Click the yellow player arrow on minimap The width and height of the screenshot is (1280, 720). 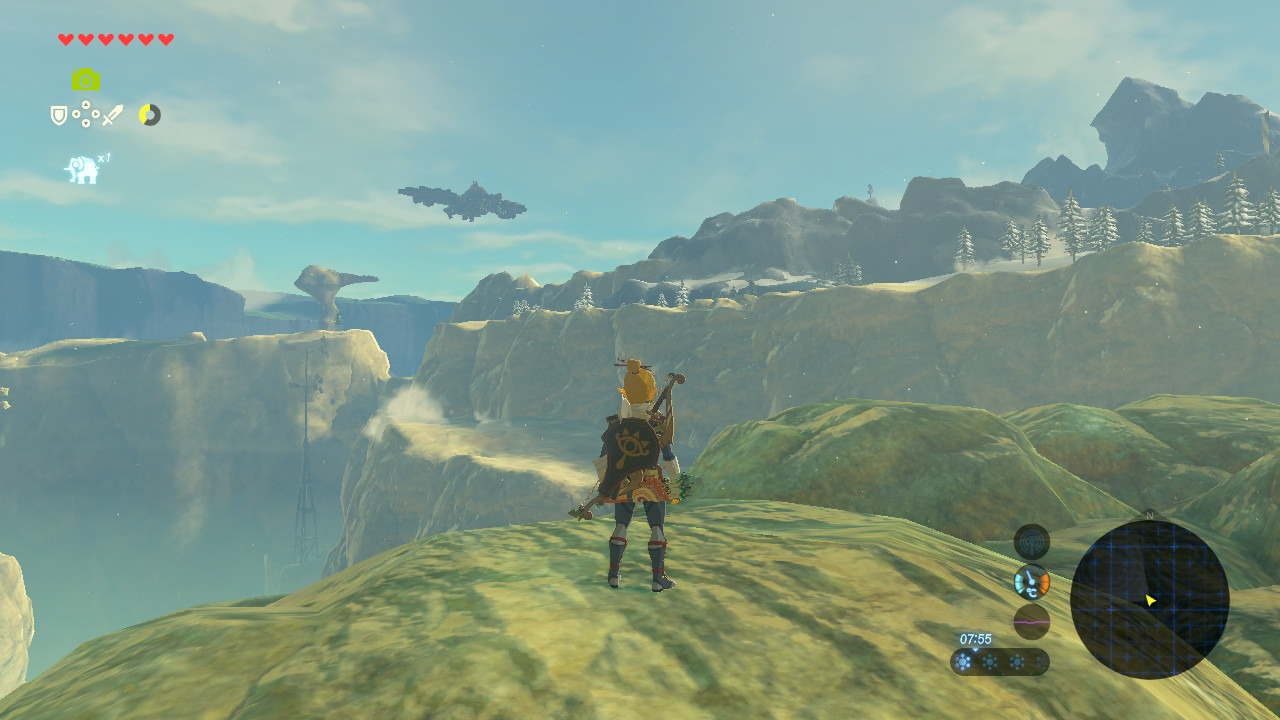(x=1150, y=600)
